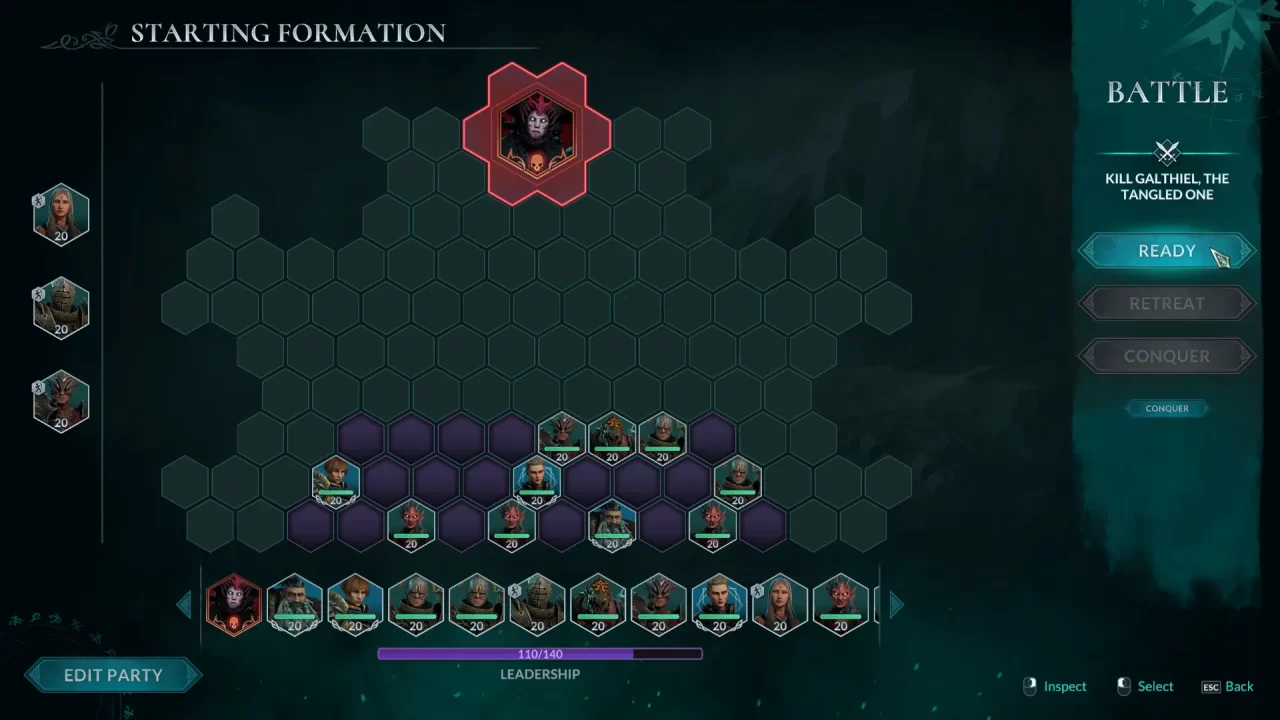This screenshot has height=720, width=1280.
Task: Click the Select mouse icon
Action: 1122,687
